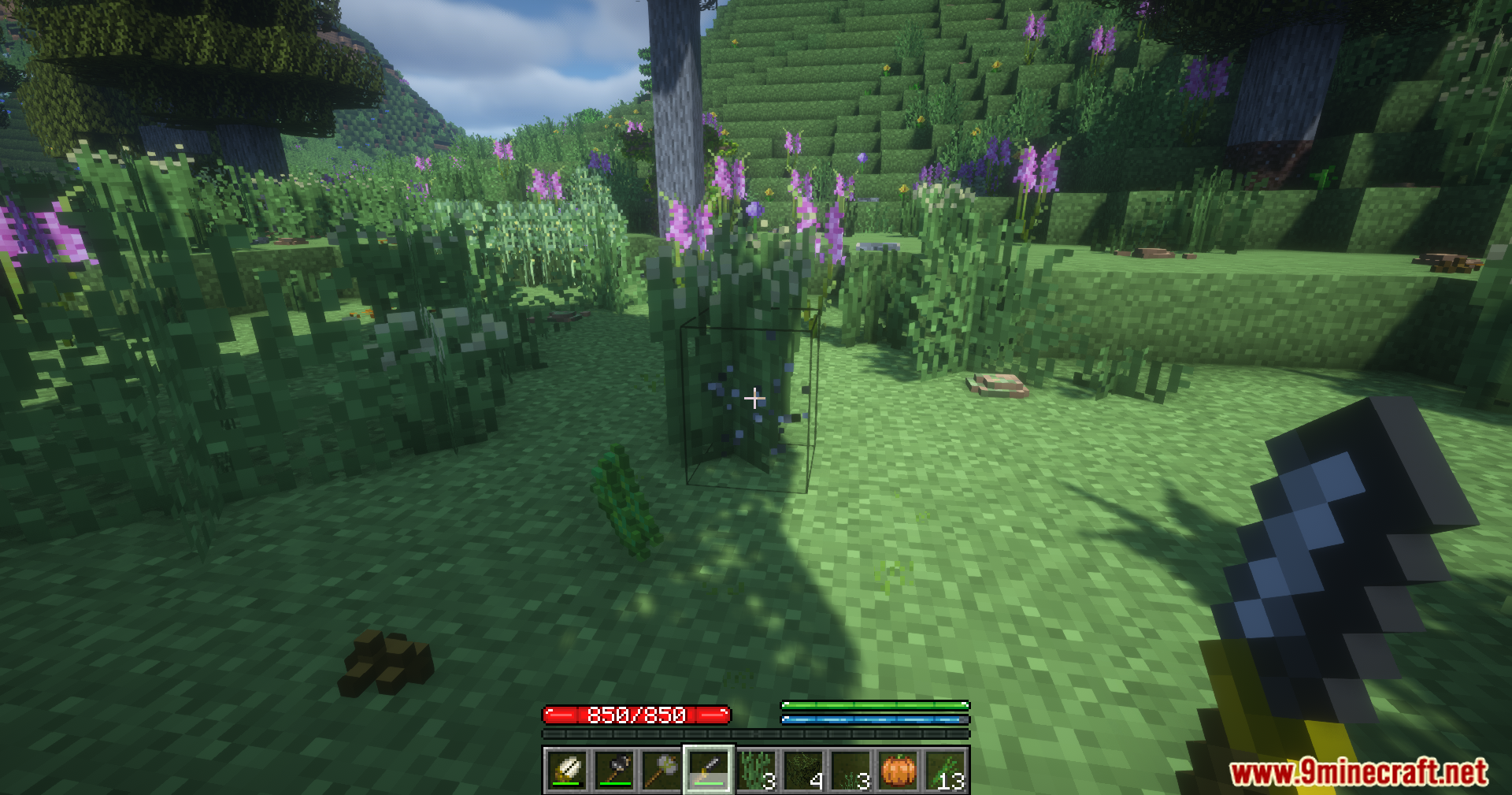This screenshot has height=795, width=1512.
Task: Select the white blade tool in the hotbar
Action: (567, 770)
